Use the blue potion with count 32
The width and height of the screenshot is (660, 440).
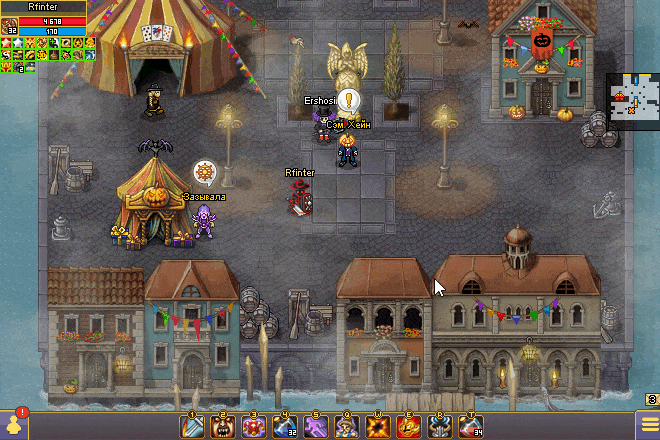[286, 426]
